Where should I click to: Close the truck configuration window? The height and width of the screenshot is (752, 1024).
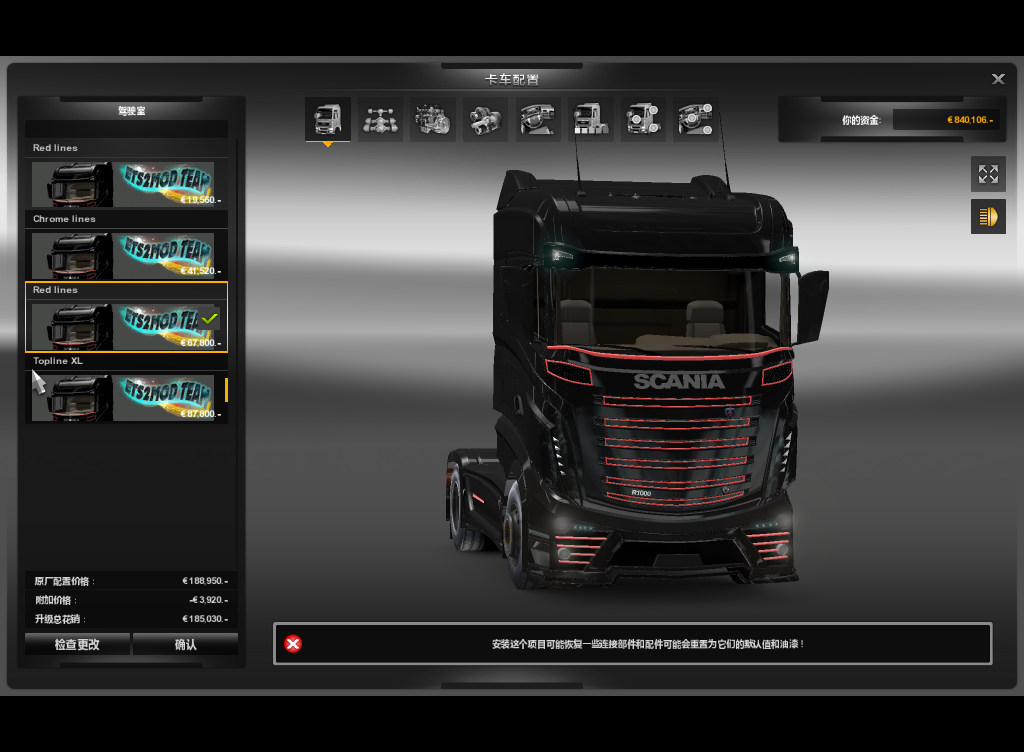point(998,80)
